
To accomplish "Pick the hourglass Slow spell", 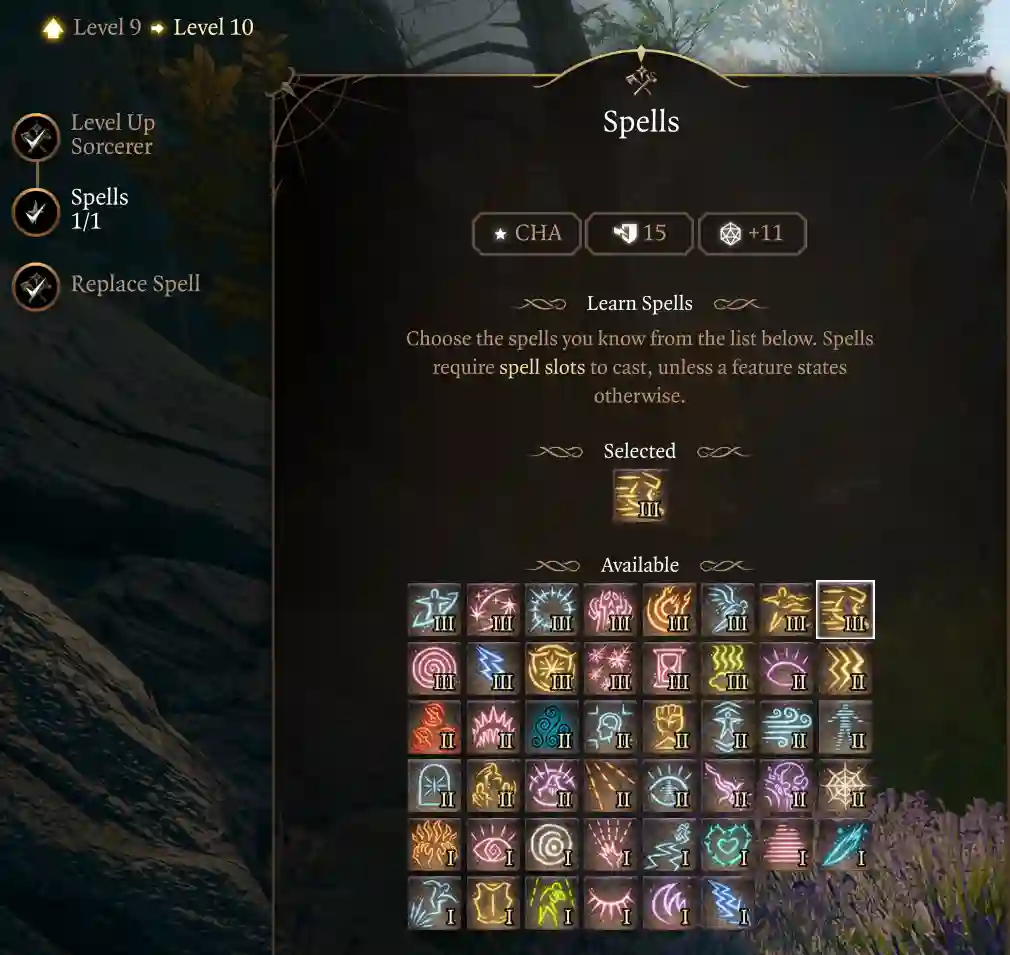I will (x=669, y=669).
